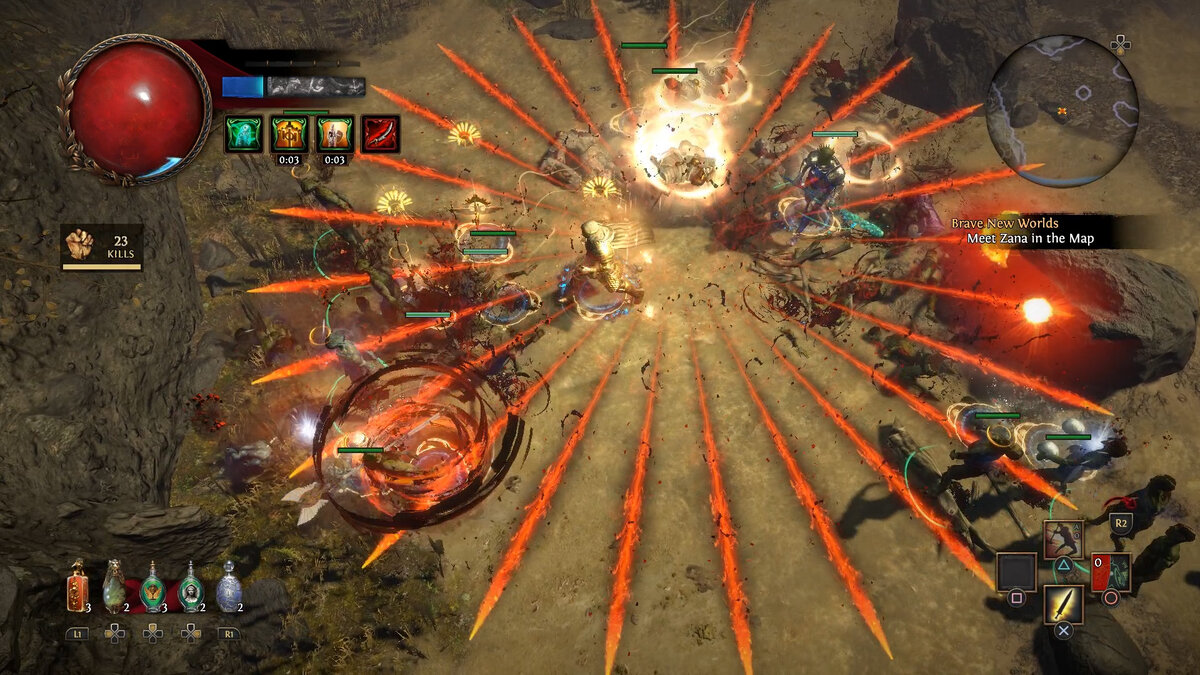Use the red-and-gold flask
This screenshot has height=675, width=1200.
coord(77,587)
